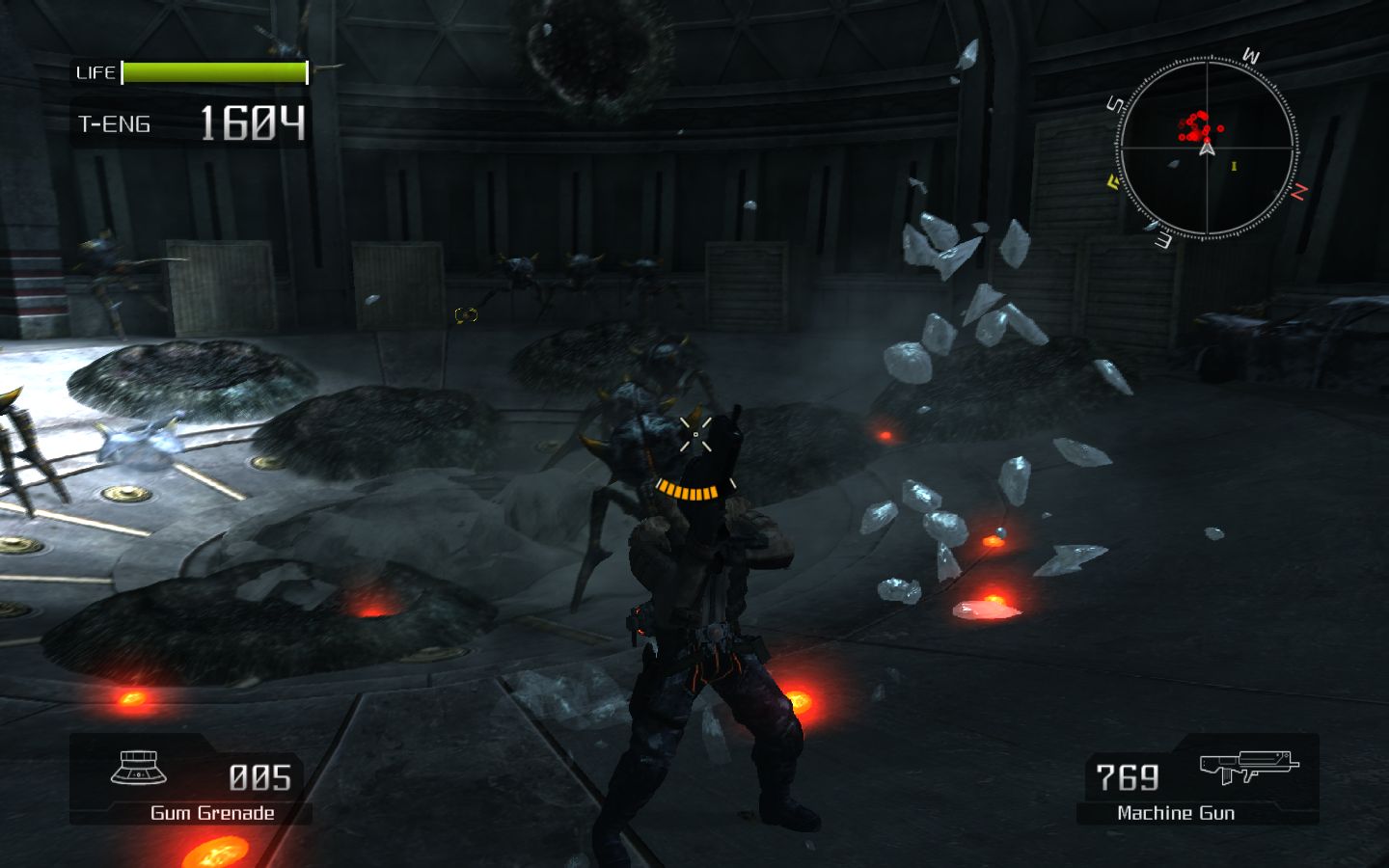Click the circular radar minimap
The width and height of the screenshot is (1389, 868).
pyautogui.click(x=1207, y=148)
